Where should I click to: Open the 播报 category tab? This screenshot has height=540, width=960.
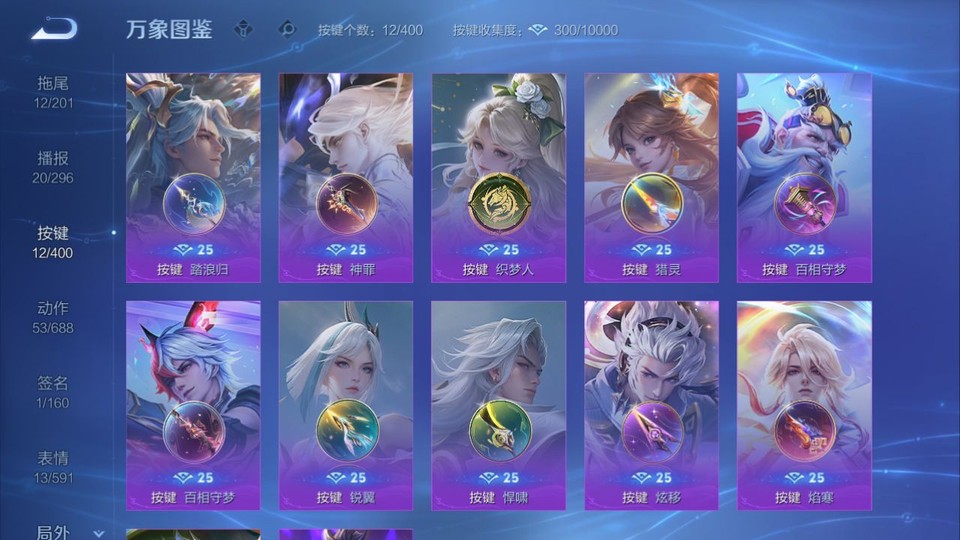pos(53,167)
